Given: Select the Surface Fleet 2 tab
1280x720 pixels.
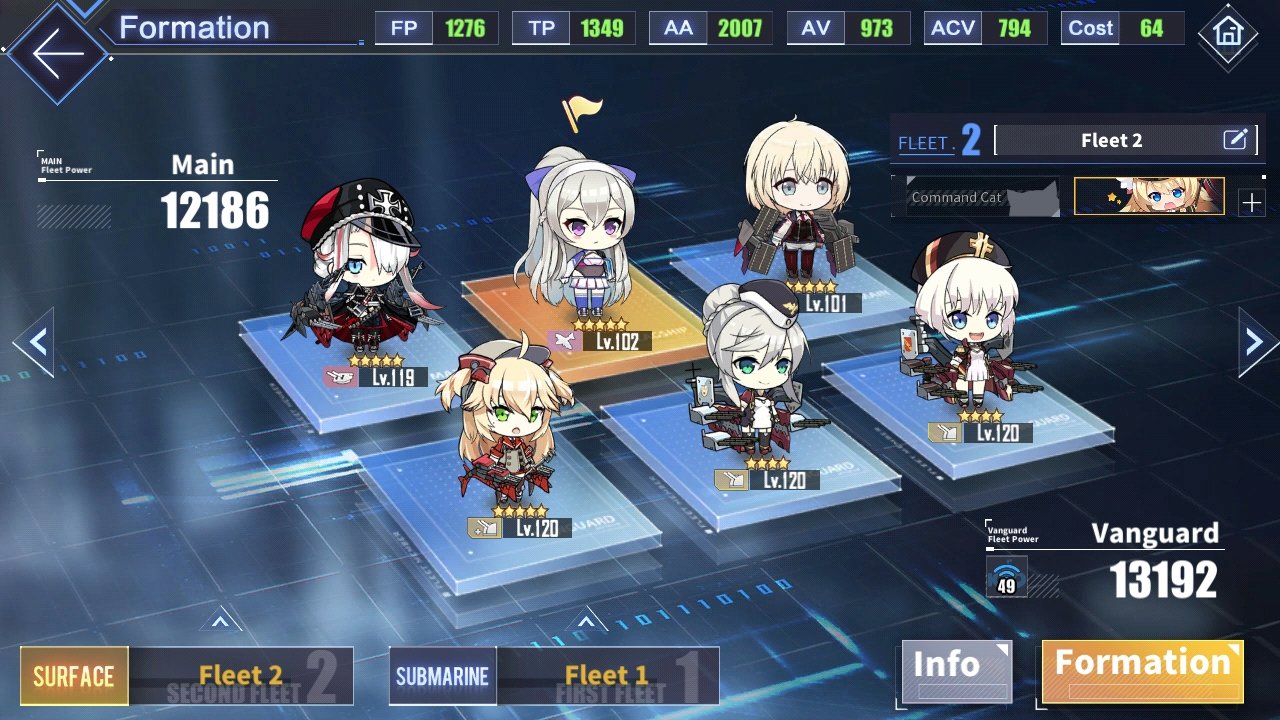Looking at the screenshot, I should click(187, 676).
